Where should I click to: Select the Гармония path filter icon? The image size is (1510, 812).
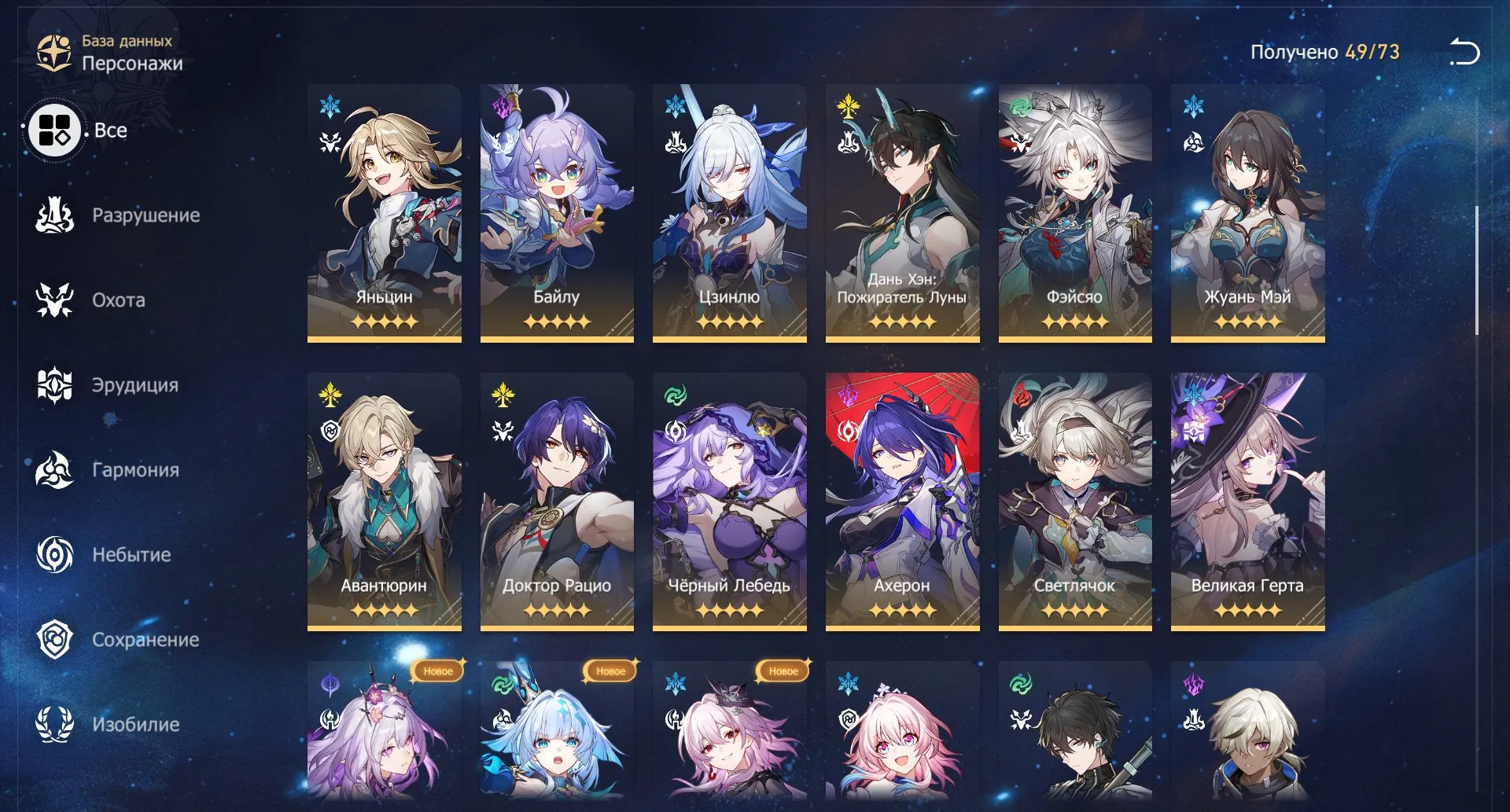tap(52, 469)
